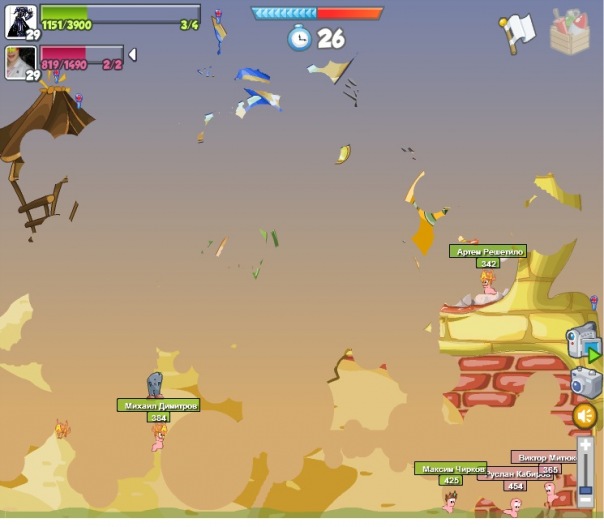Image resolution: width=604 pixels, height=527 pixels.
Task: Click the white surrender flag icon
Action: [518, 31]
